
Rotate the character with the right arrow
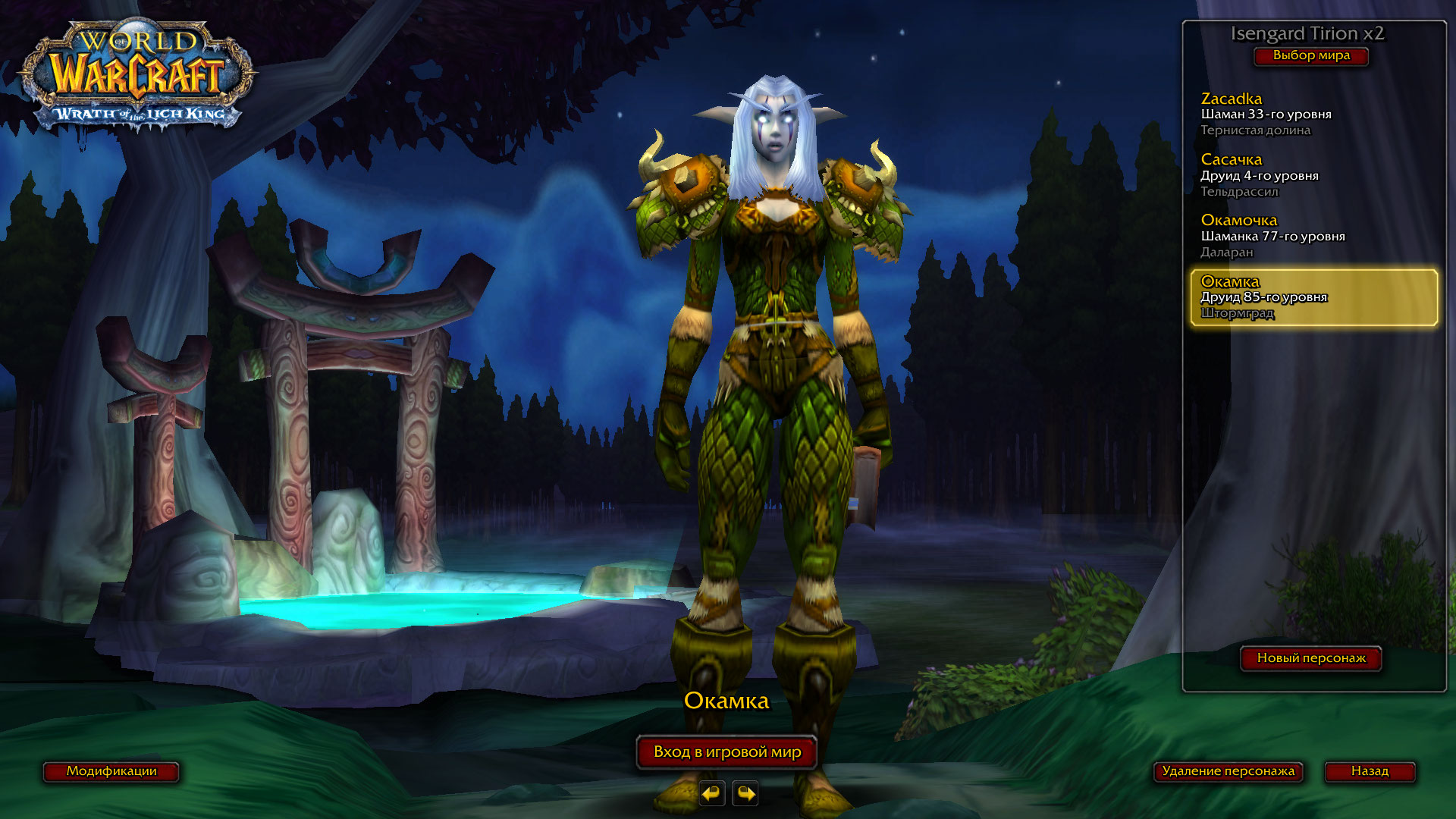tap(745, 793)
